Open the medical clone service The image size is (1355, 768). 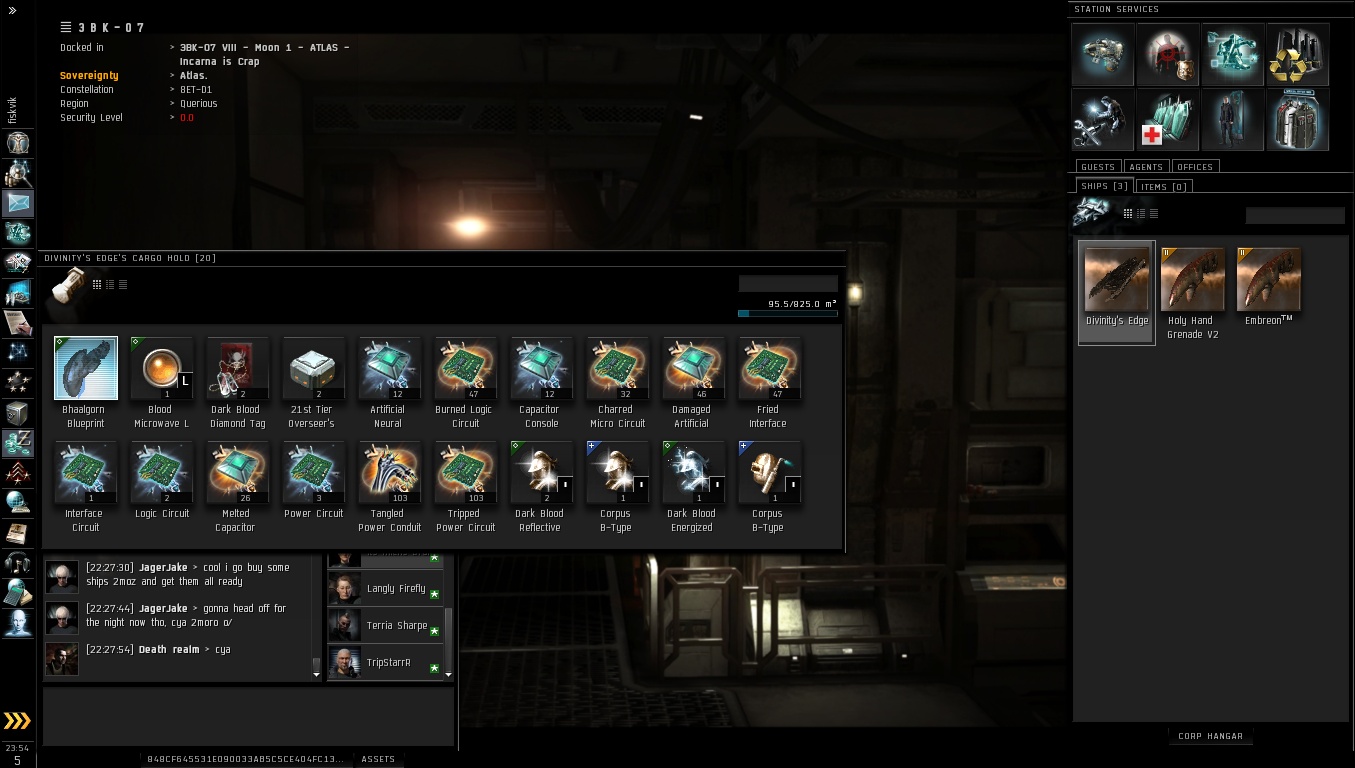(x=1167, y=120)
